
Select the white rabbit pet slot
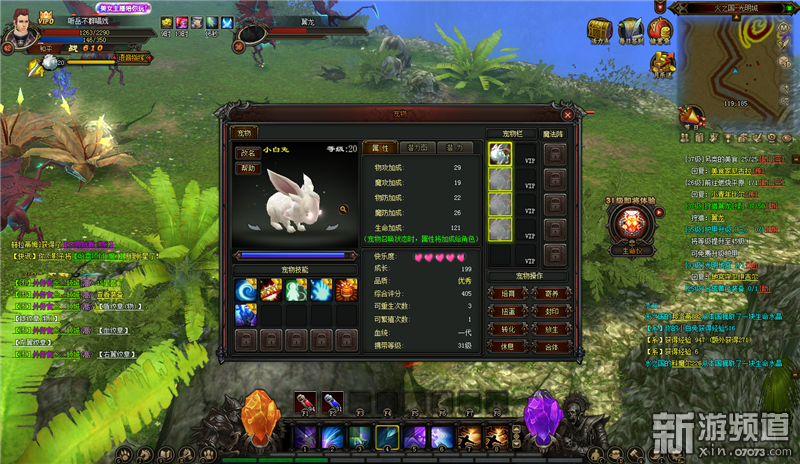click(500, 154)
